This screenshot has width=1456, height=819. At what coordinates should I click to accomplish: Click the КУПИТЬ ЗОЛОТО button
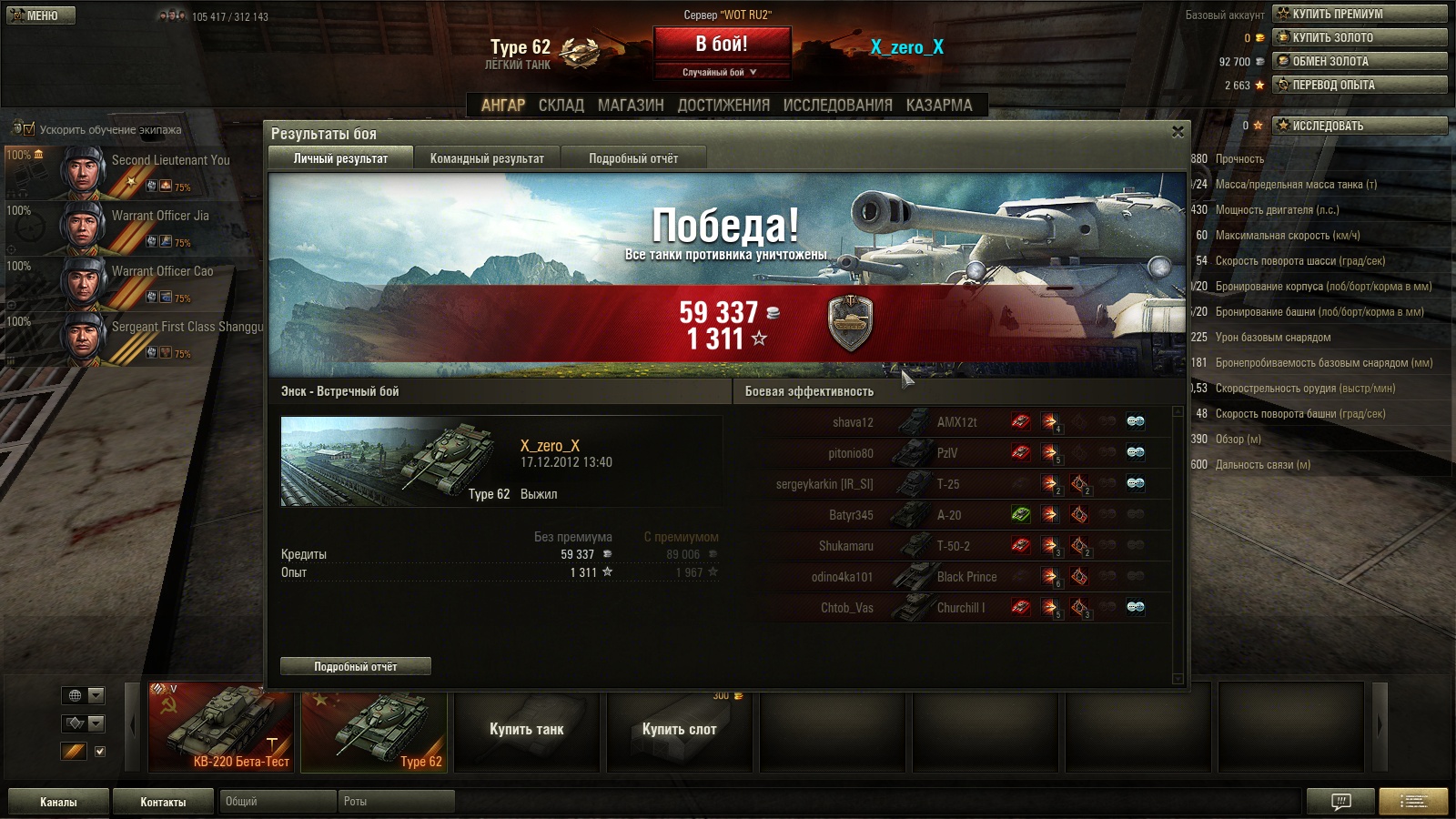pyautogui.click(x=1360, y=37)
